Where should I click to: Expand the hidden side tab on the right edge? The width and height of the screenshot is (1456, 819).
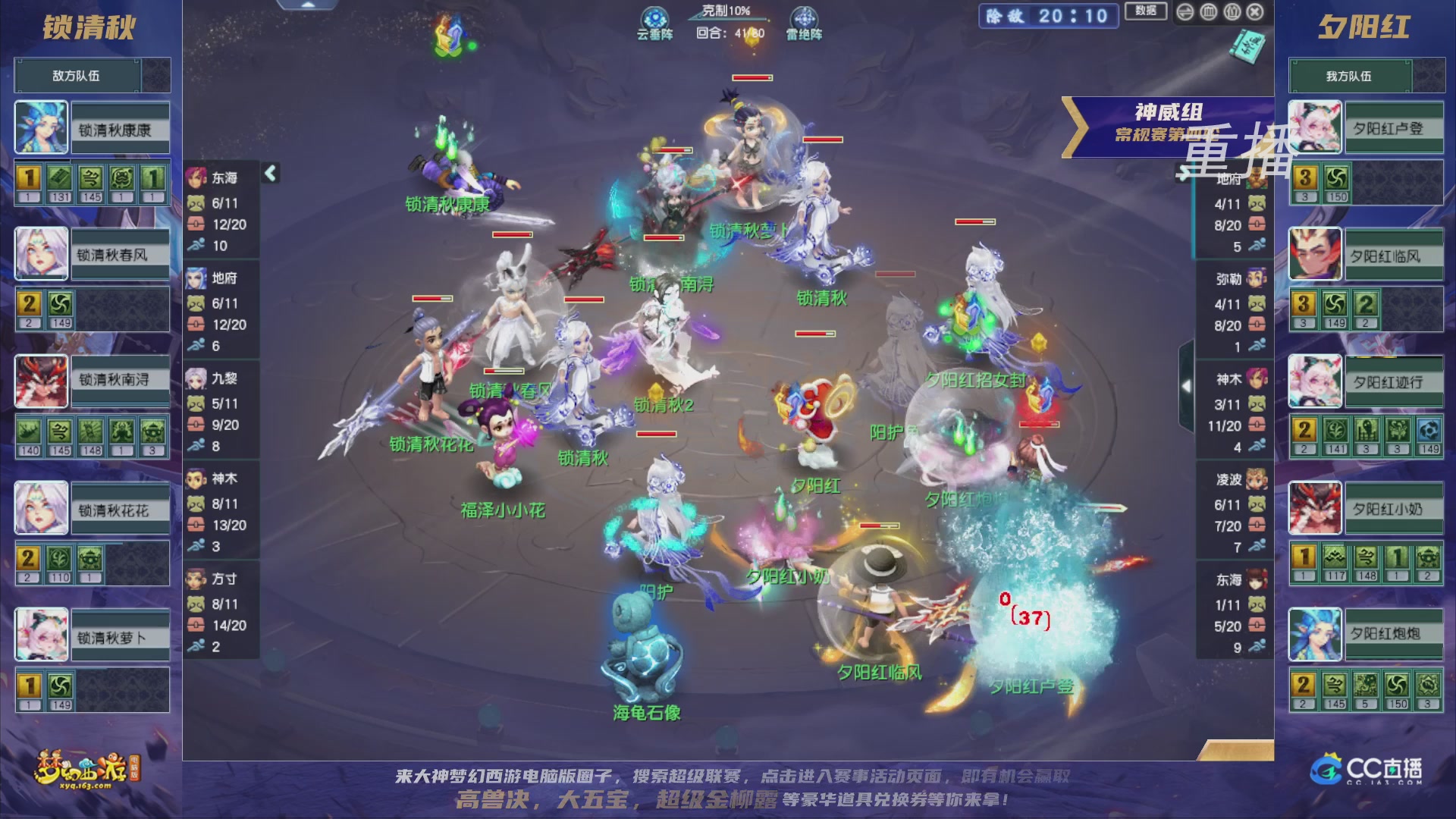(1187, 387)
